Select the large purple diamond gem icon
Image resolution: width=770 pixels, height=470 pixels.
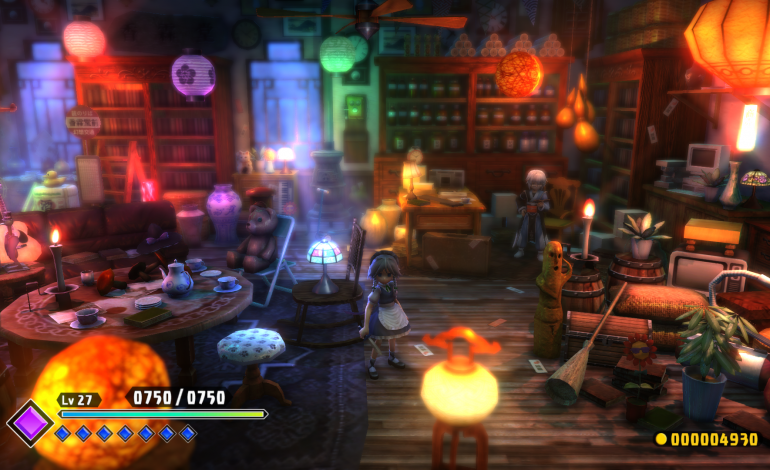click(x=31, y=423)
